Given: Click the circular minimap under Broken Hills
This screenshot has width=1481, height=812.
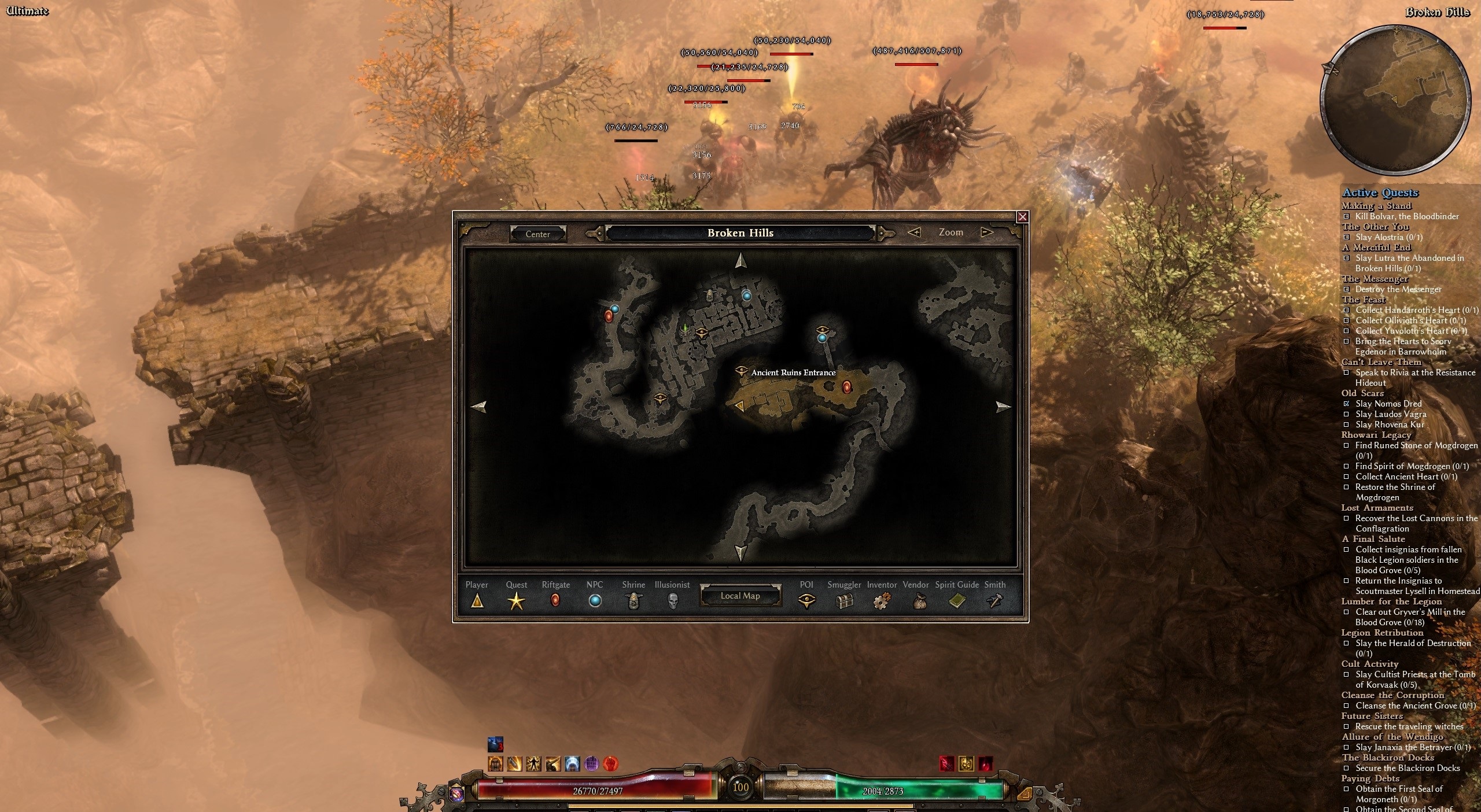Looking at the screenshot, I should (x=1395, y=99).
